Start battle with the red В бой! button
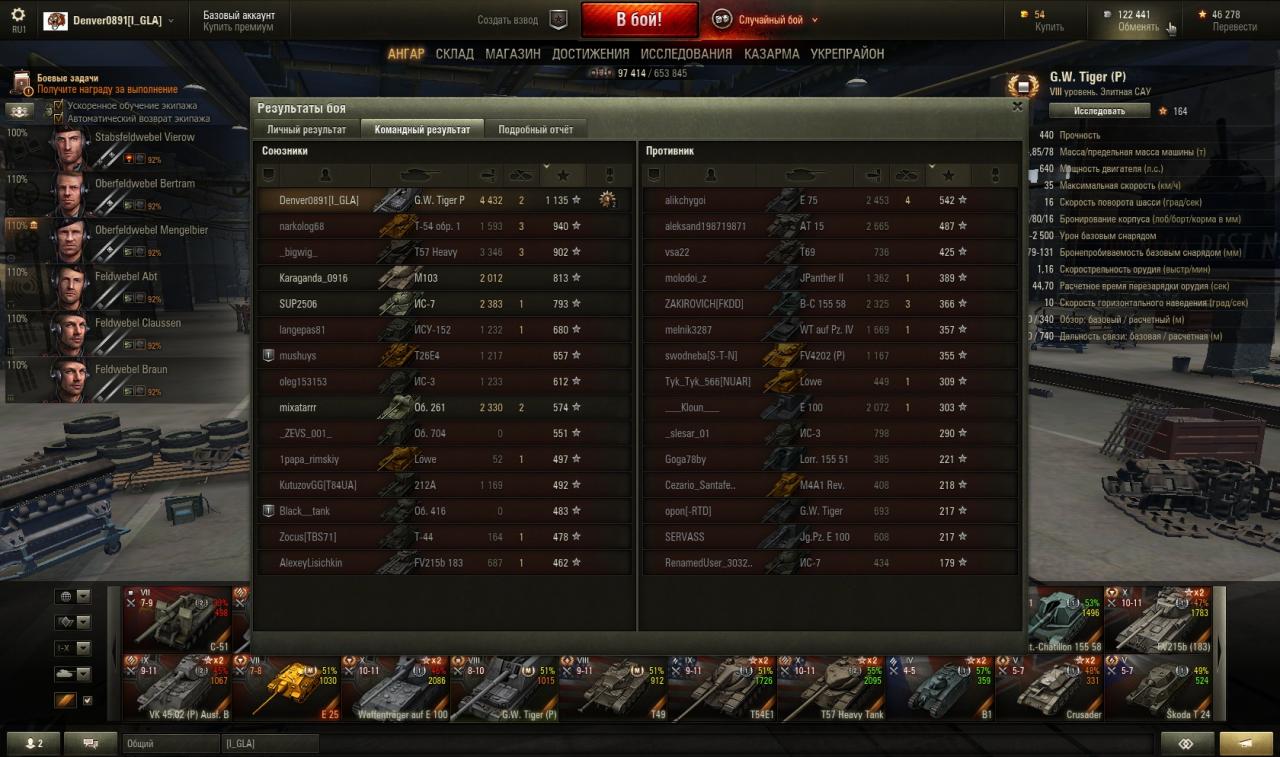 click(638, 20)
